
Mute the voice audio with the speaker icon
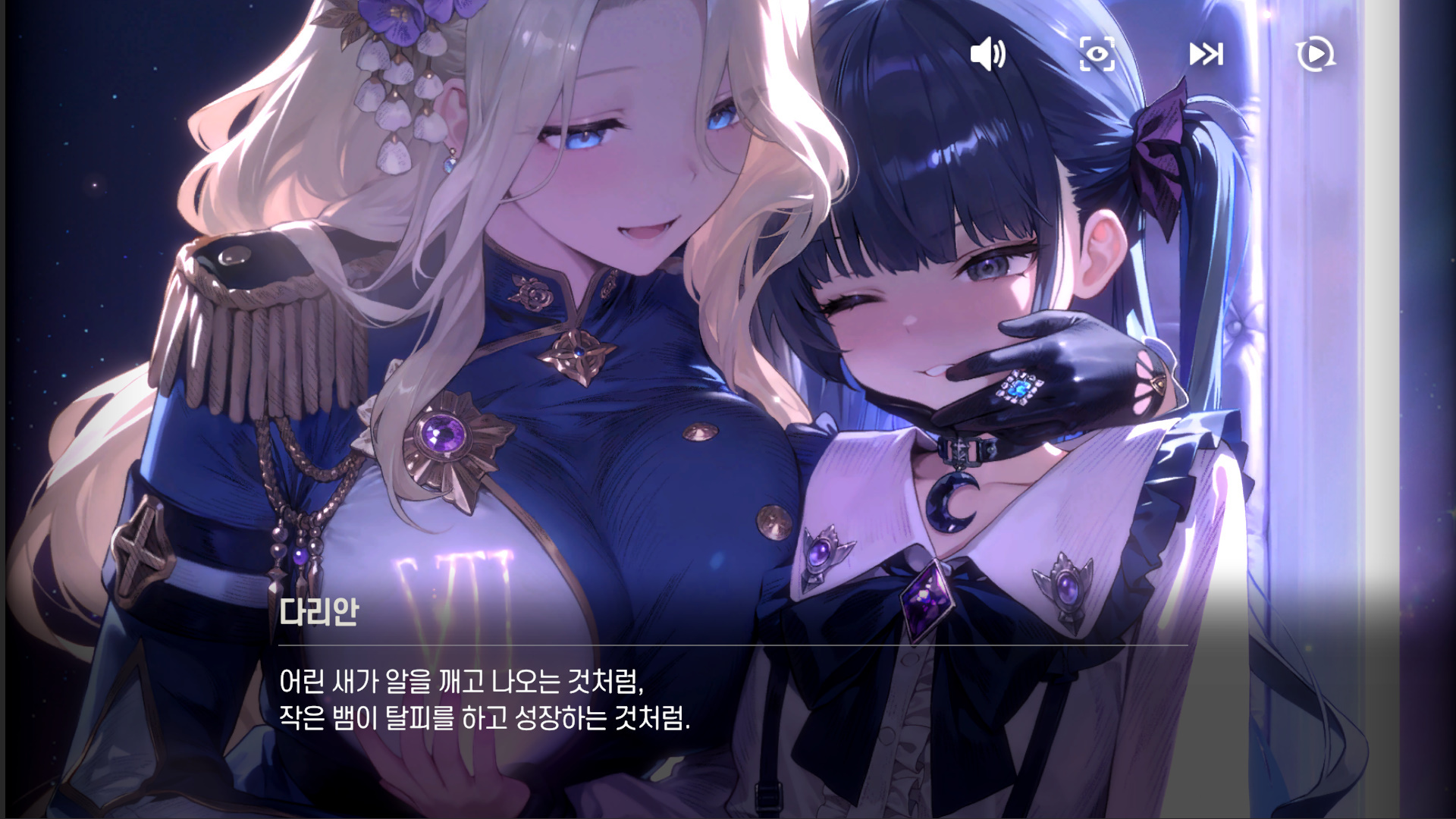pyautogui.click(x=990, y=54)
